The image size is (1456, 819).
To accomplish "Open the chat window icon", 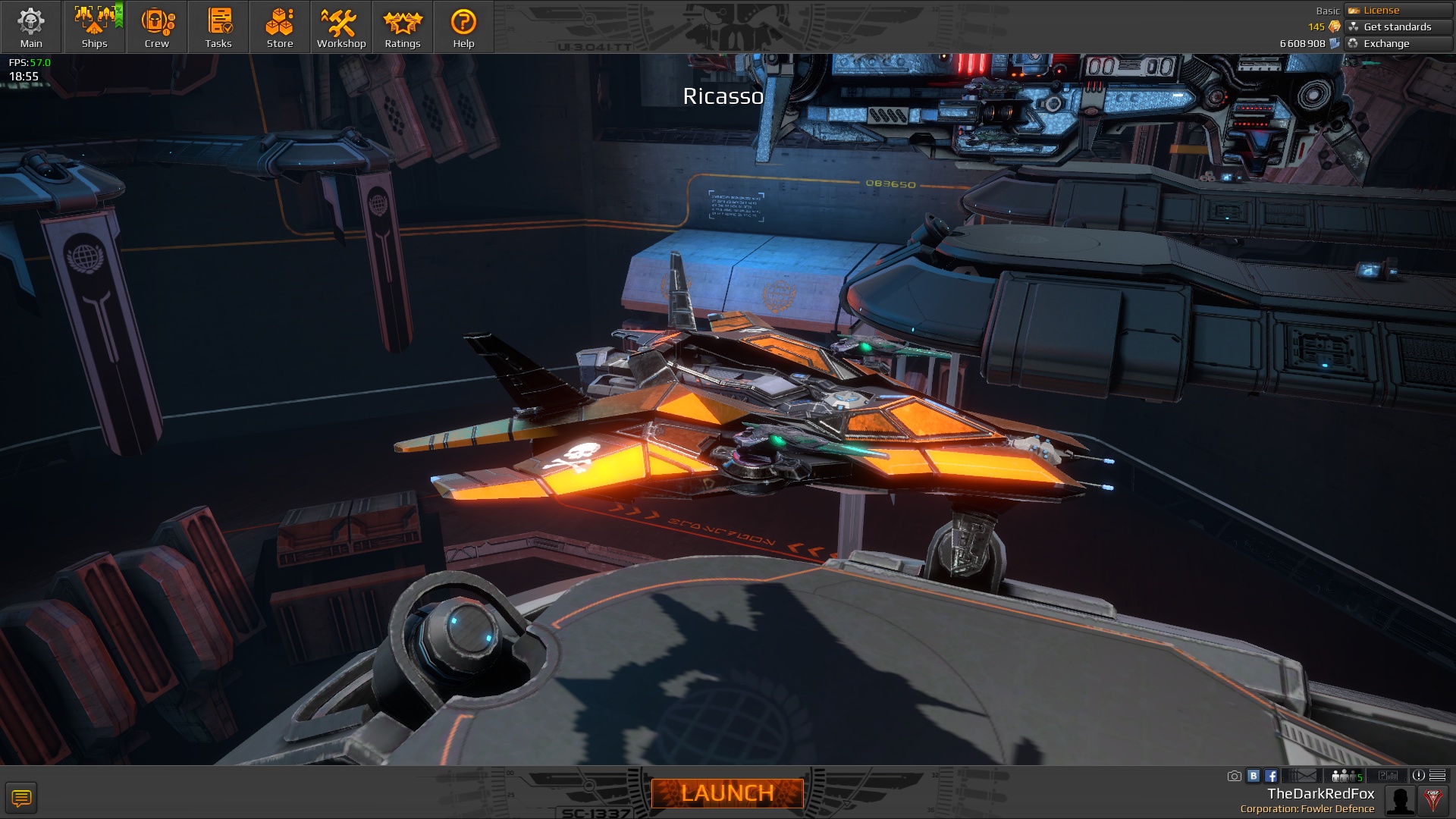I will tap(21, 798).
